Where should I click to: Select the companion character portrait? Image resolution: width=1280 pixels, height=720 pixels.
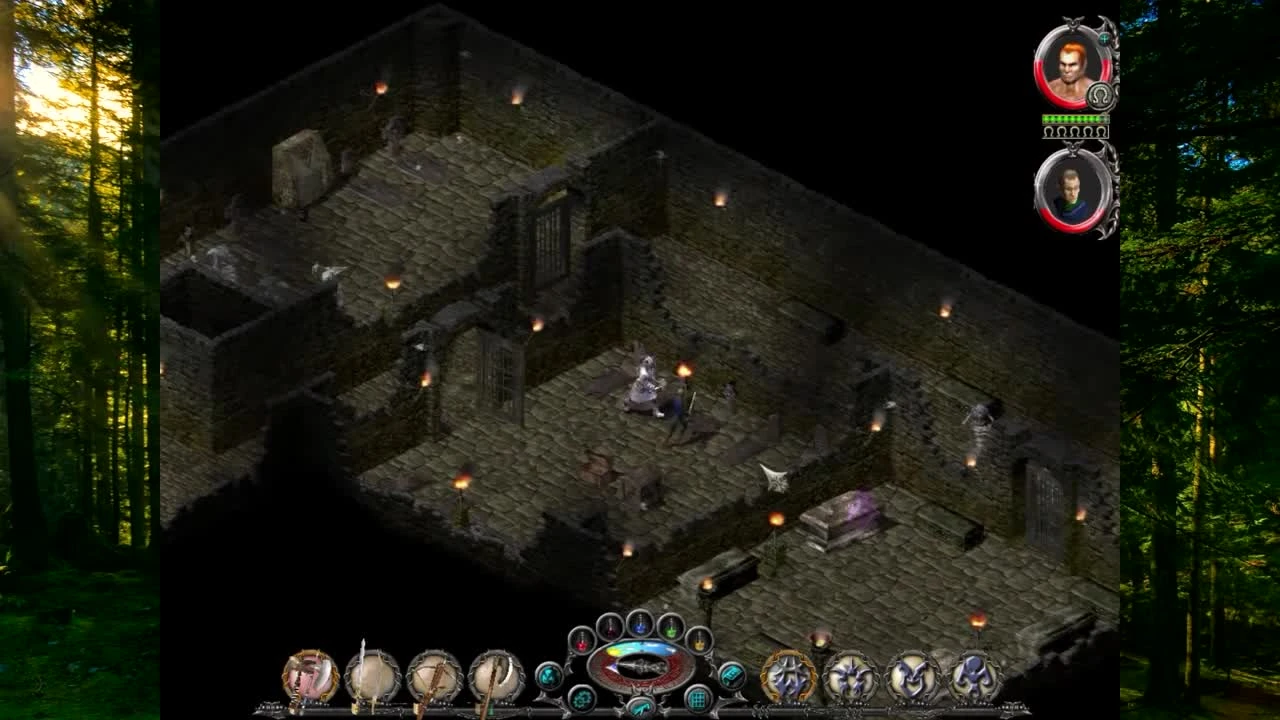point(1071,192)
